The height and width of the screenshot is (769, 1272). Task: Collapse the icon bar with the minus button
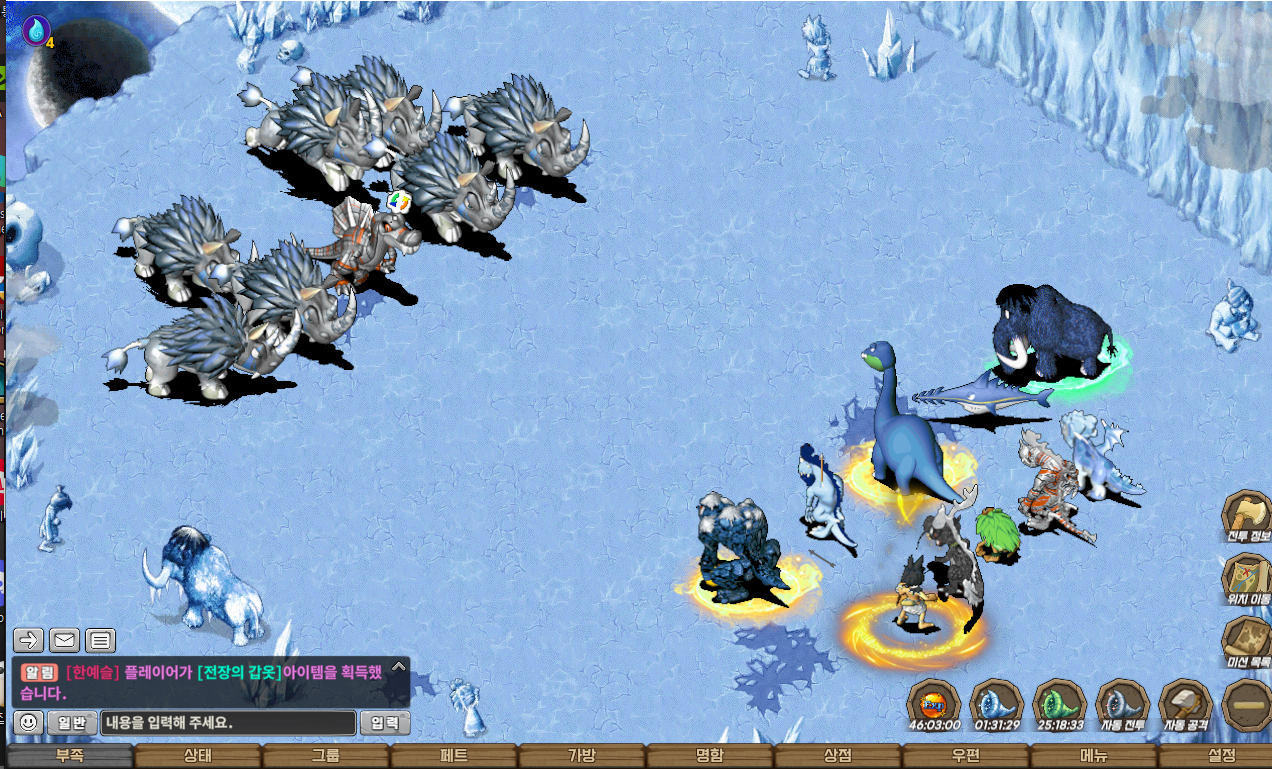coord(1246,705)
